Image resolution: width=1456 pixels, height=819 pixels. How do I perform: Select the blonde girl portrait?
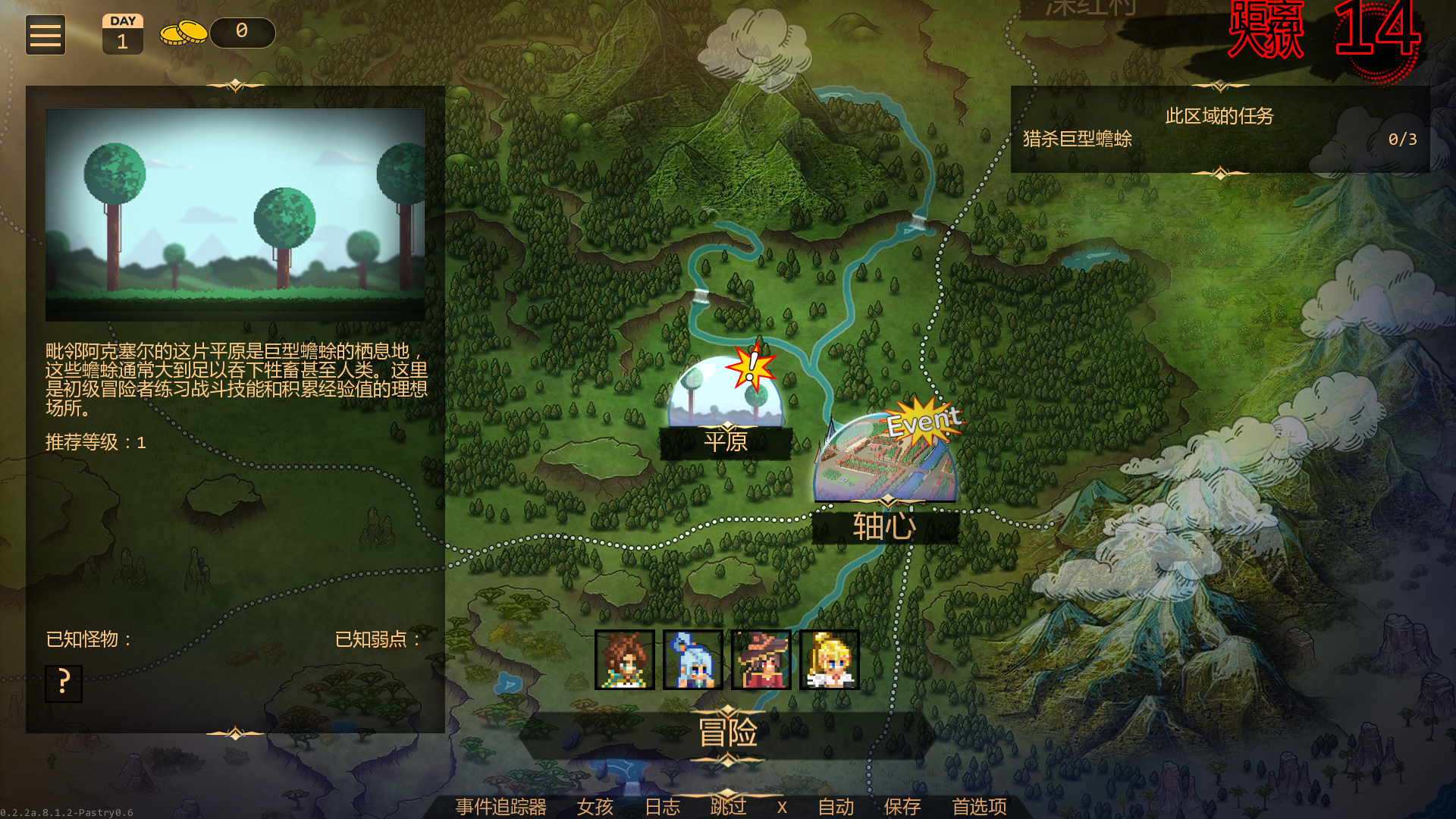click(830, 660)
